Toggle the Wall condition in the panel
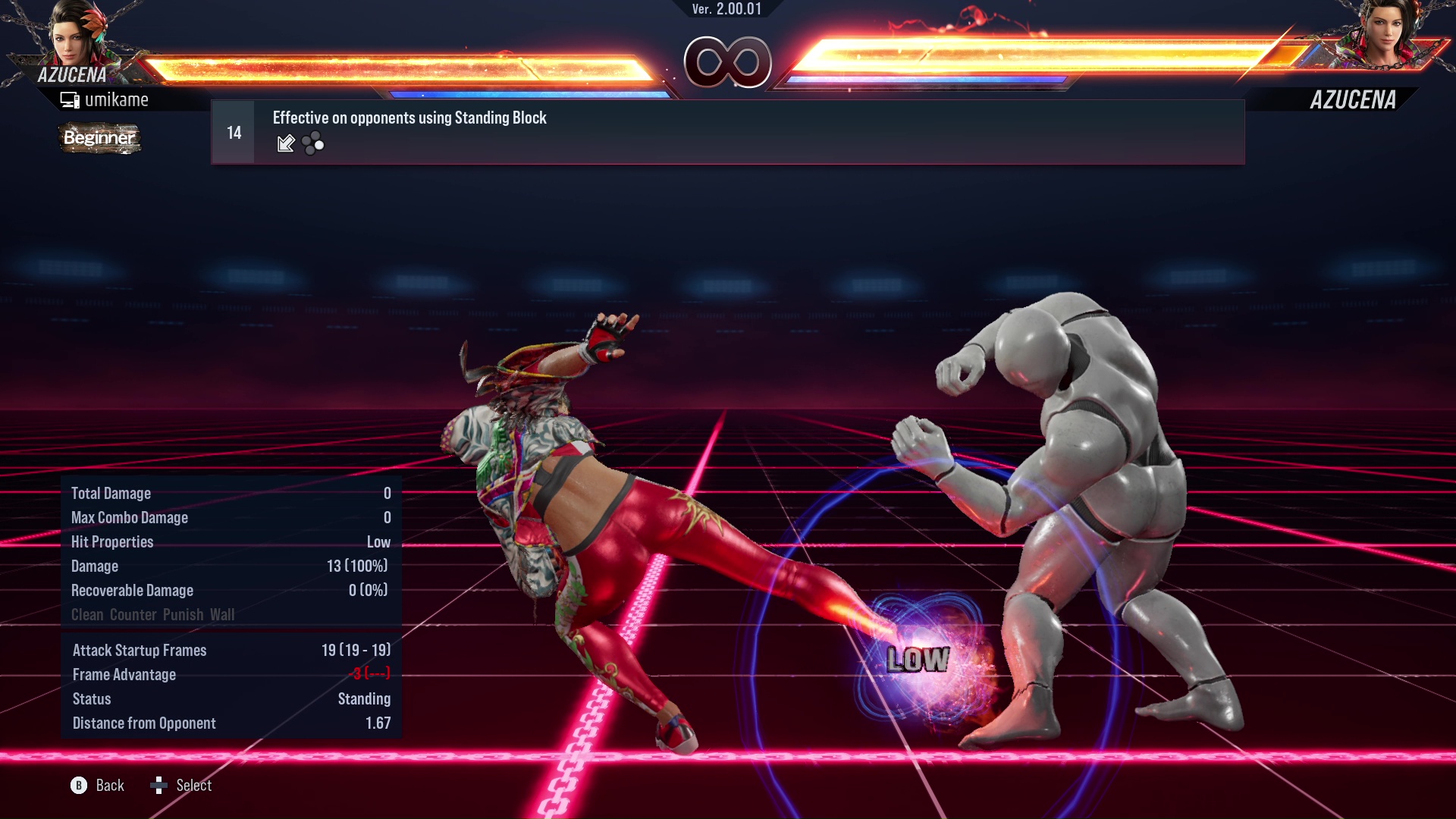The width and height of the screenshot is (1456, 819). (x=221, y=615)
